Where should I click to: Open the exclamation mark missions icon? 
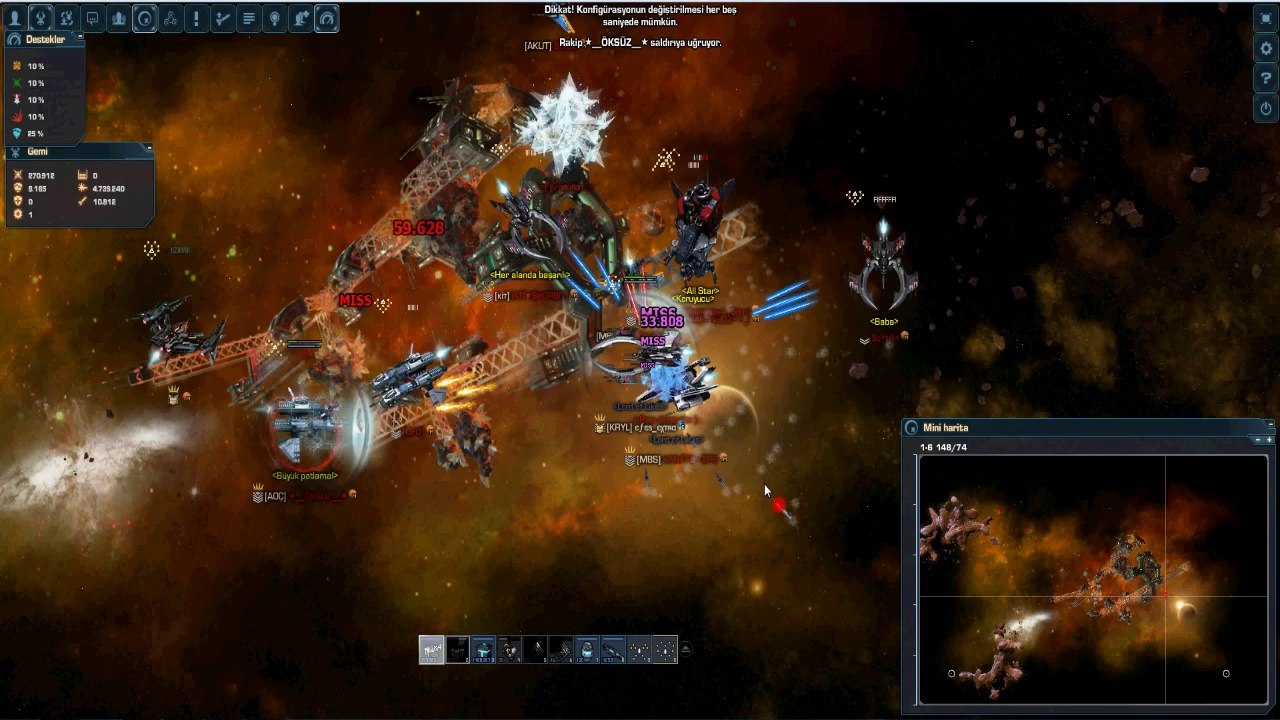tap(197, 18)
